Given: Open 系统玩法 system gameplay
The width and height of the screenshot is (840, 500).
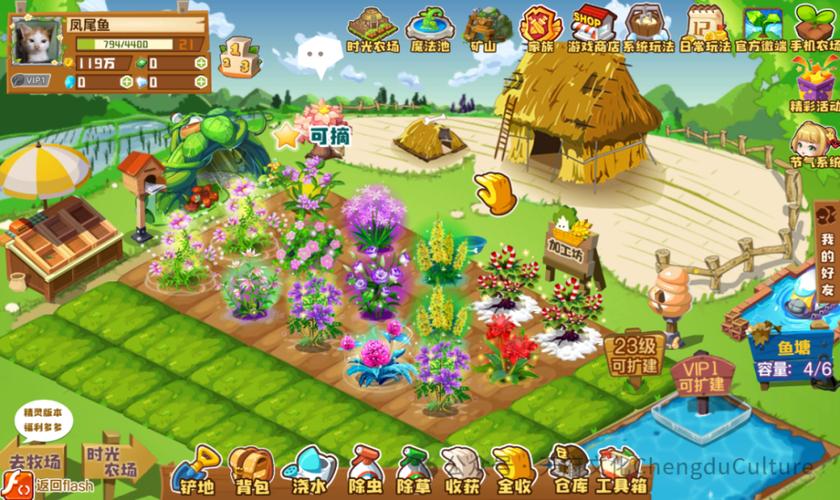Looking at the screenshot, I should coord(648,27).
